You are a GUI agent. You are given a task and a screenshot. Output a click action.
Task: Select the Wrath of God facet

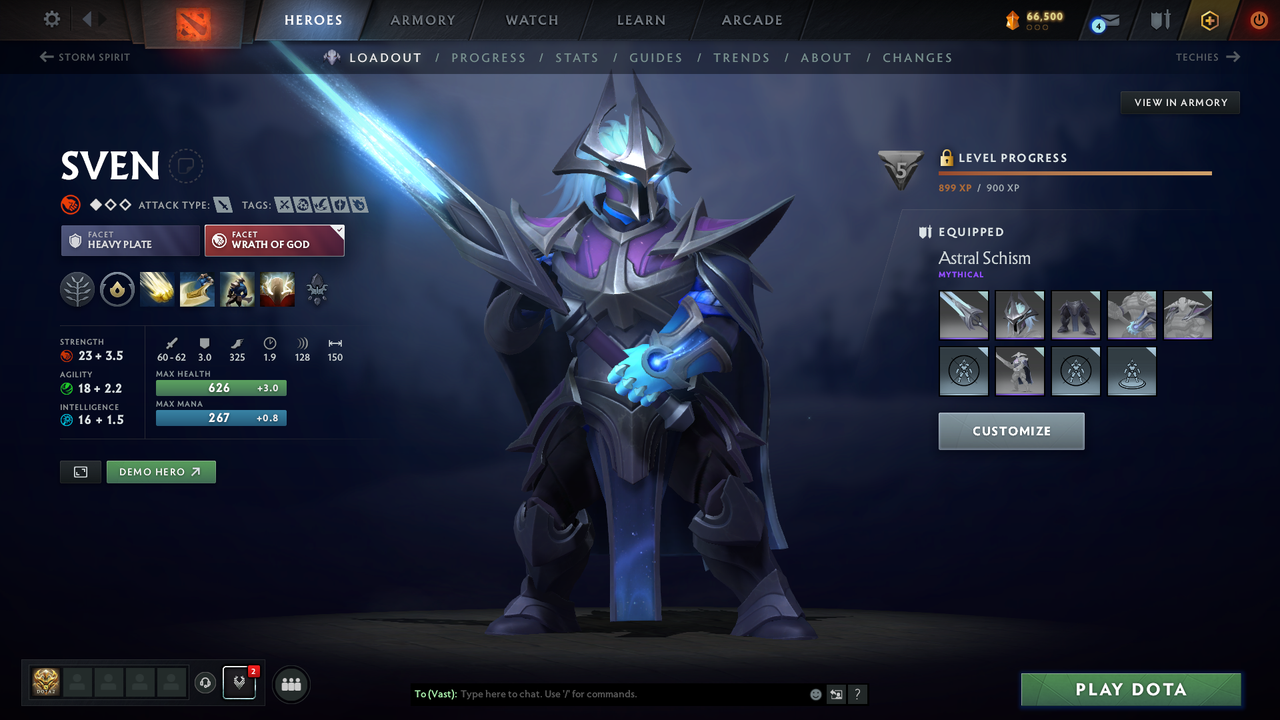(x=274, y=240)
